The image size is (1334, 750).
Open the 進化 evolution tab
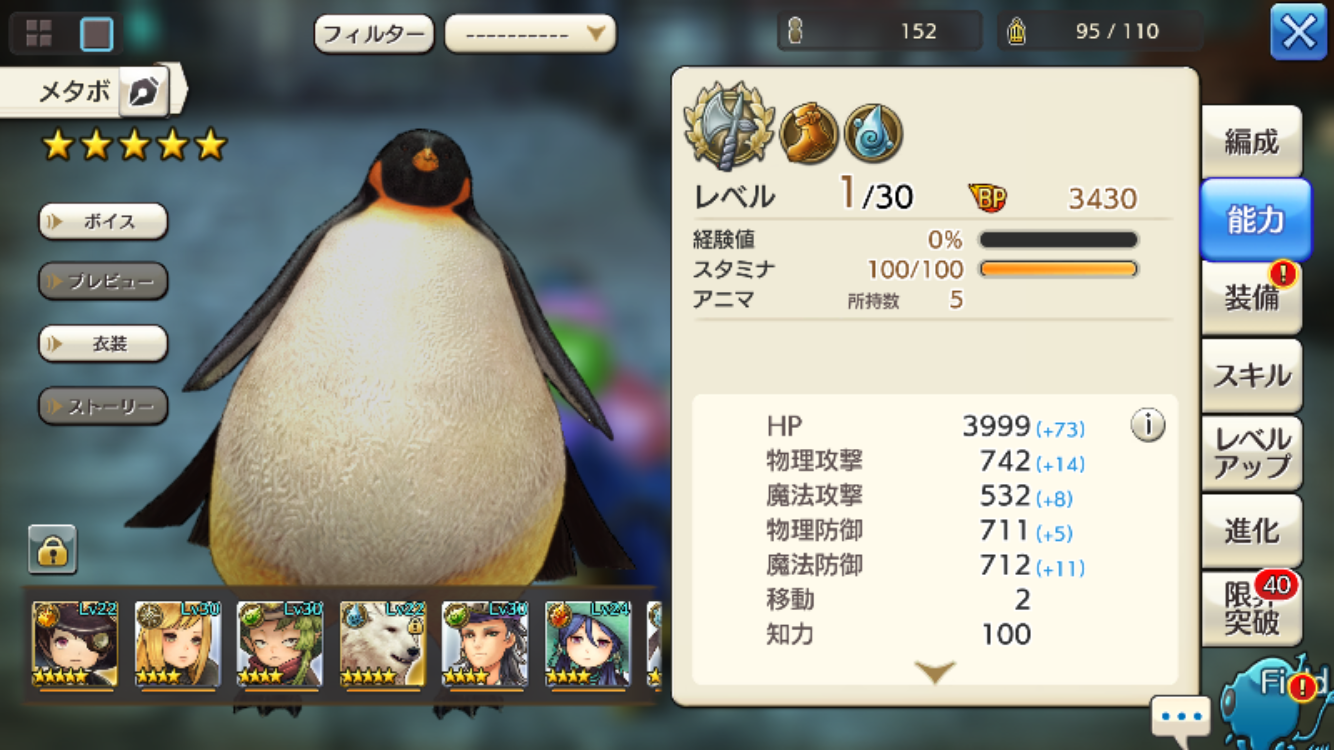[1251, 531]
